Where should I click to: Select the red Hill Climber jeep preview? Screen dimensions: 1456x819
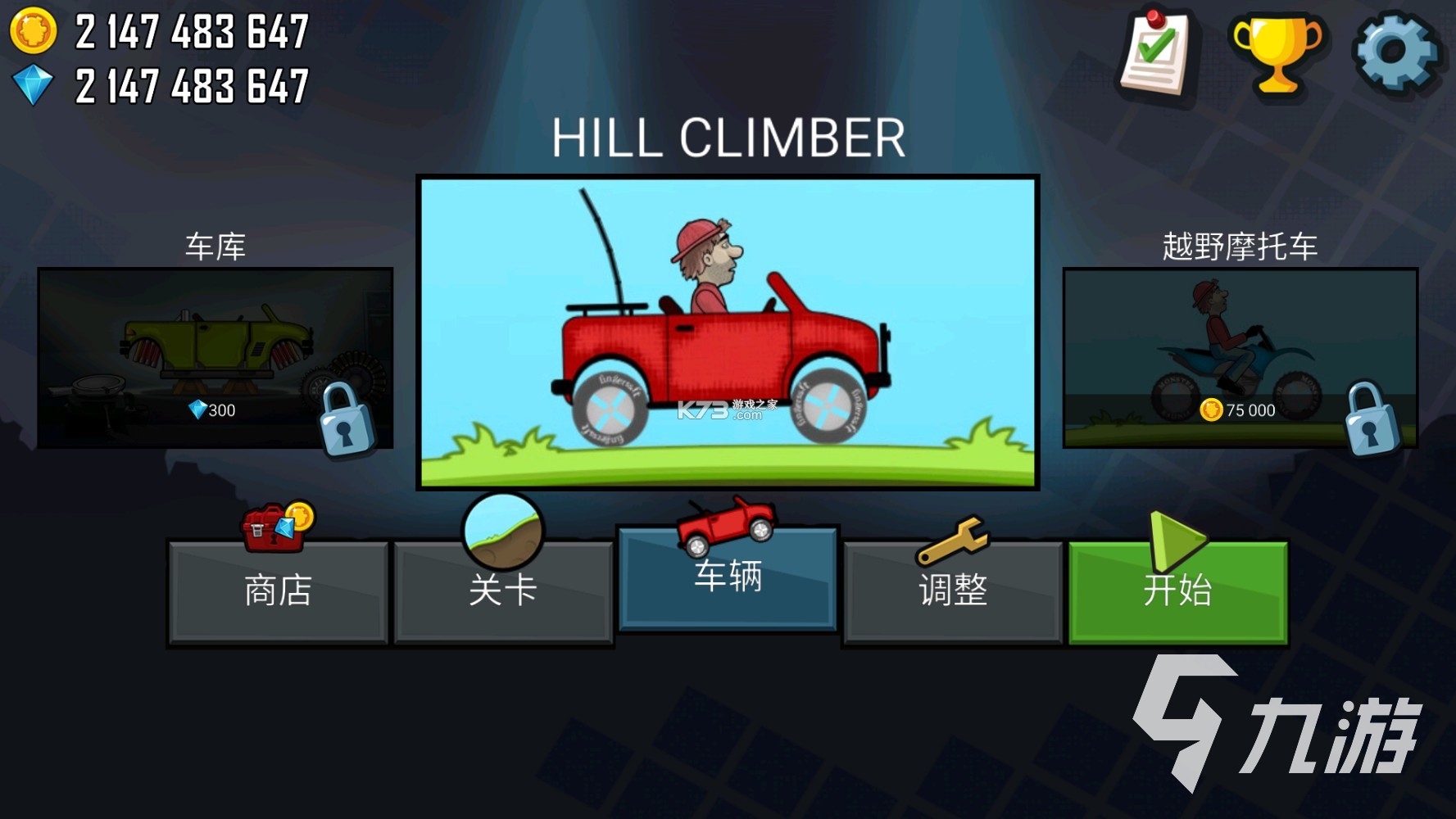pos(728,333)
